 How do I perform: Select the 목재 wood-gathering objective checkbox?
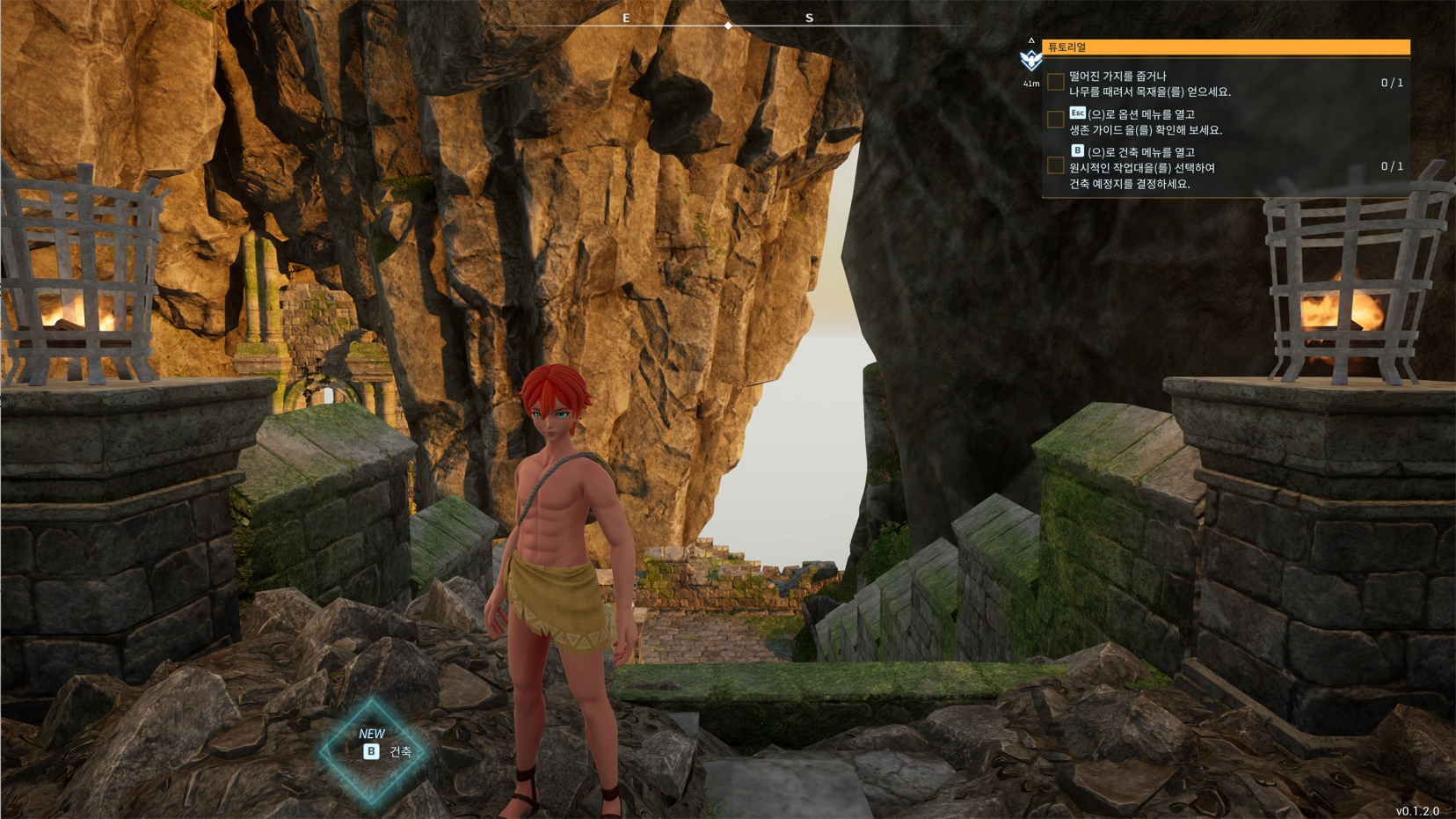pos(1056,83)
